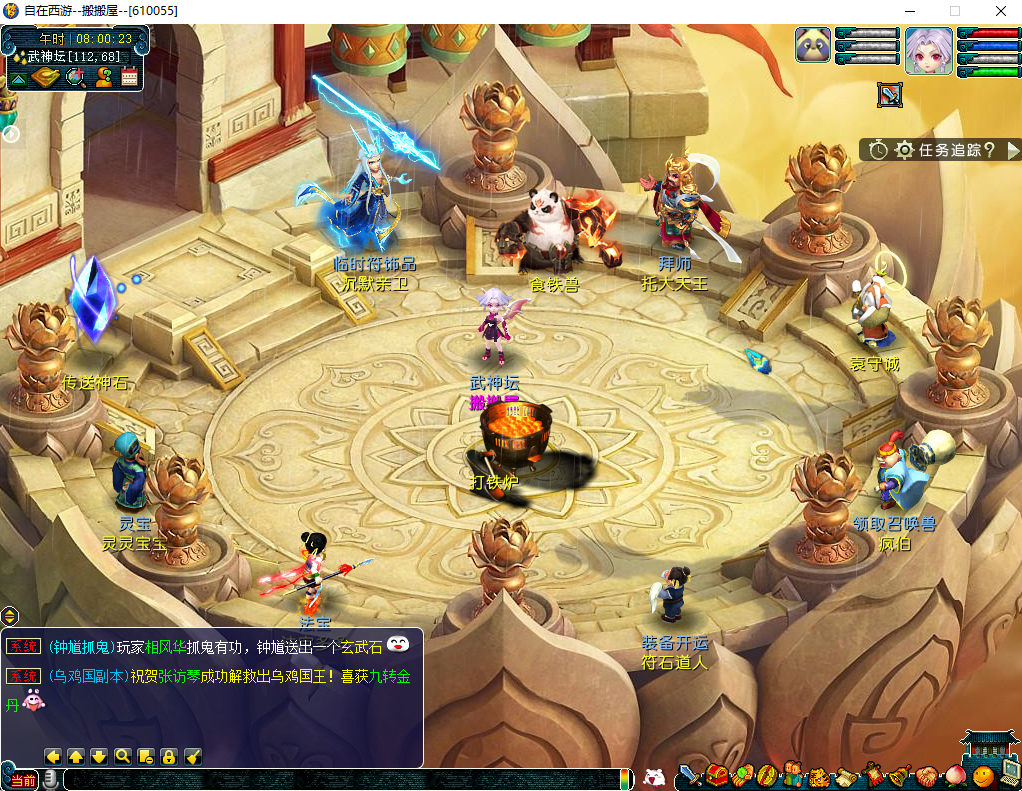The height and width of the screenshot is (791, 1022).
Task: Click the chat up-arrow button
Action: point(76,756)
